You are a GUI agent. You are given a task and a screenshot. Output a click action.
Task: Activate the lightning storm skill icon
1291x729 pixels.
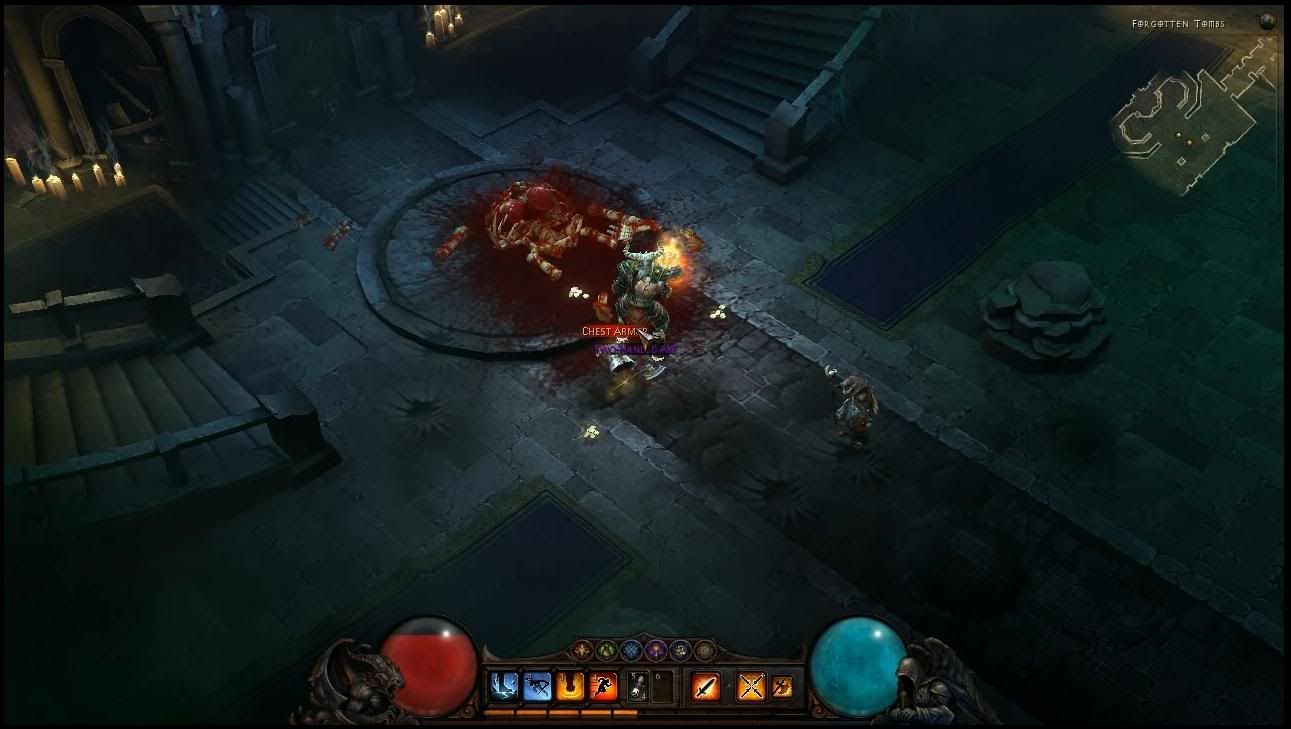point(503,686)
